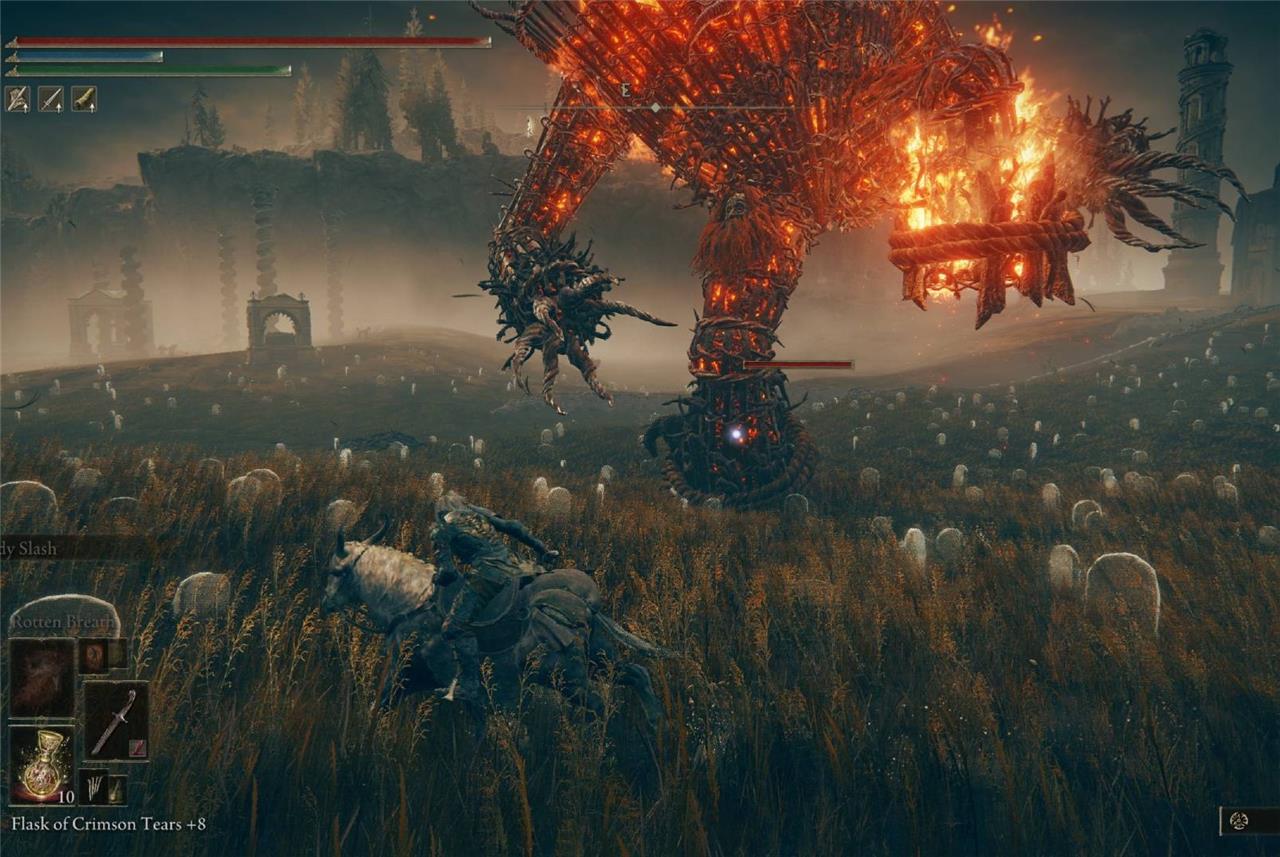Click the rune counter emblem icon
Viewport: 1280px width, 857px height.
(x=1240, y=821)
